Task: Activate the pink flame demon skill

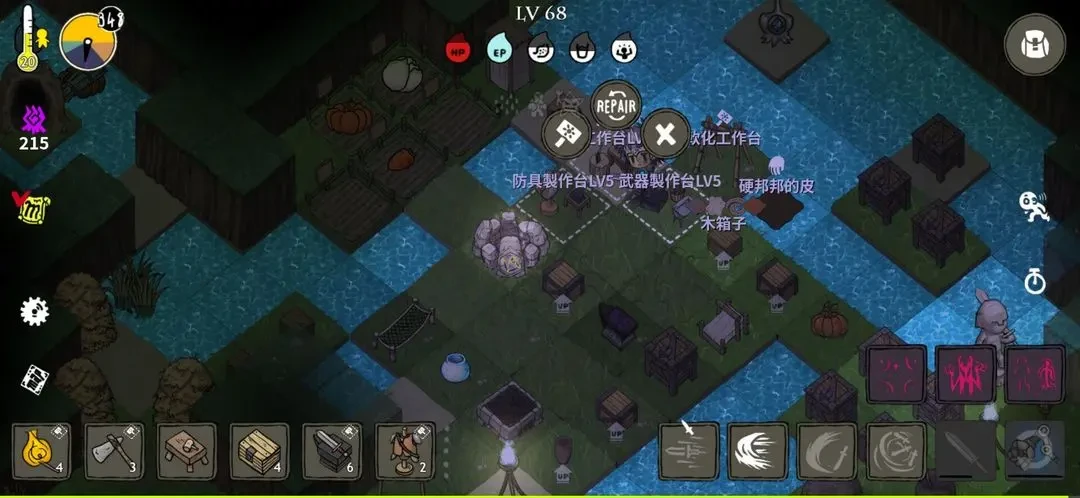Action: click(965, 374)
